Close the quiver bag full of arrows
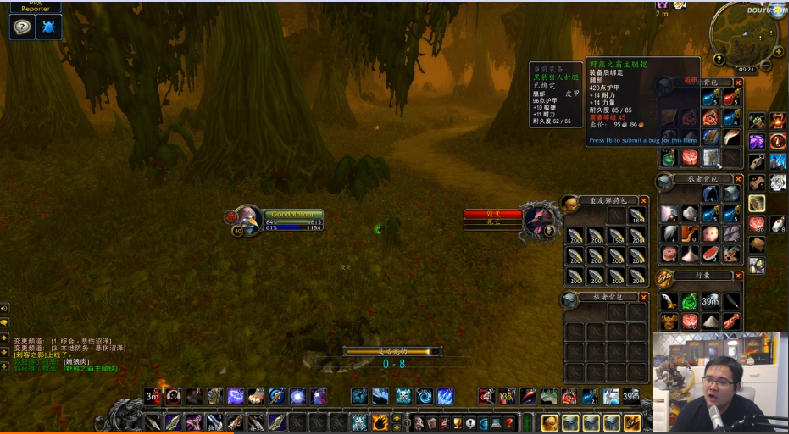The width and height of the screenshot is (789, 434). pyautogui.click(x=643, y=201)
